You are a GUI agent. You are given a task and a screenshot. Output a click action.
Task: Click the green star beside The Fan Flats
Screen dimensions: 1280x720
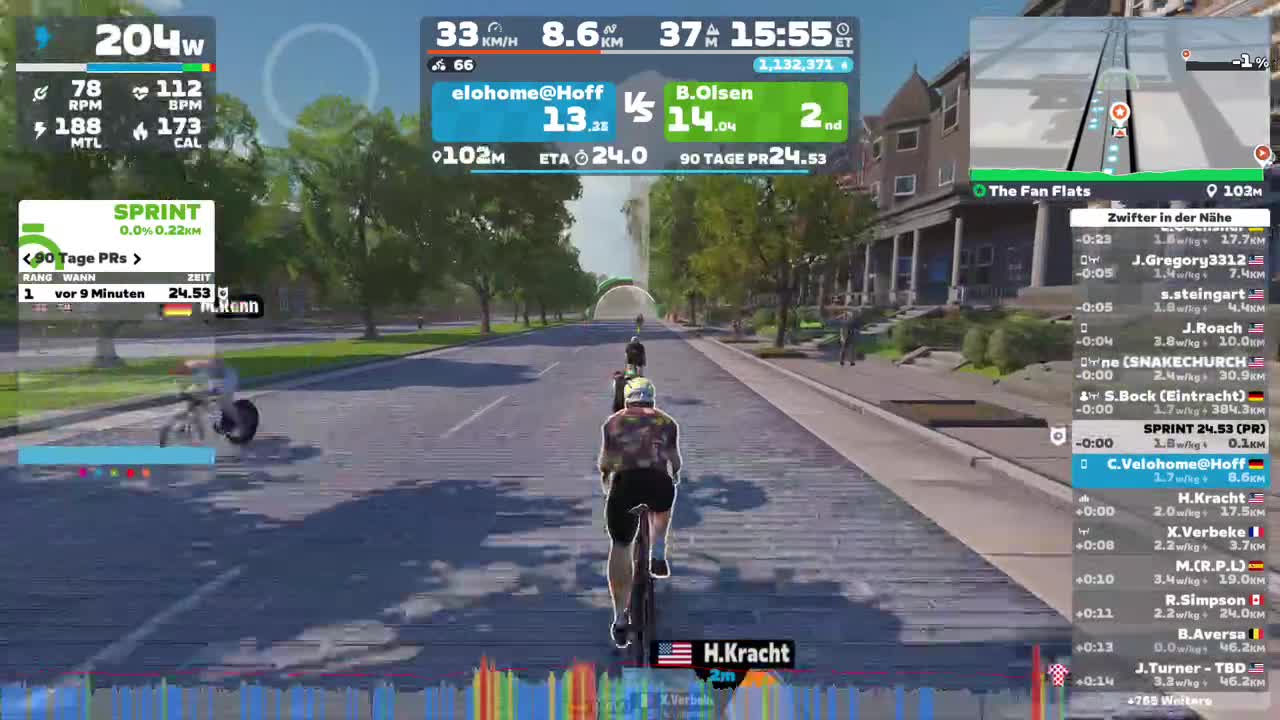pos(979,190)
